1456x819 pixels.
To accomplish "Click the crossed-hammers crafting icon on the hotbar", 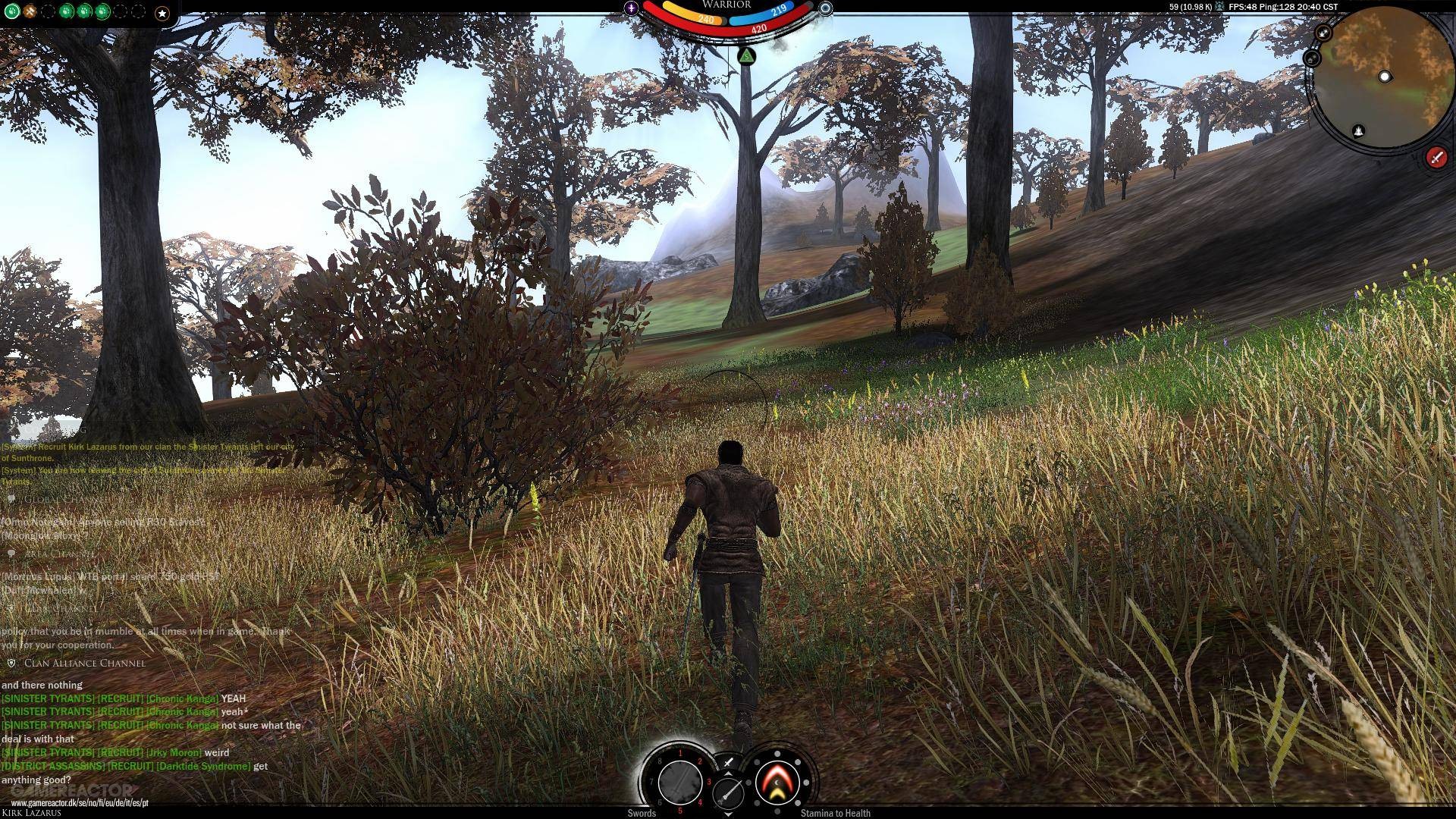I will point(29,12).
